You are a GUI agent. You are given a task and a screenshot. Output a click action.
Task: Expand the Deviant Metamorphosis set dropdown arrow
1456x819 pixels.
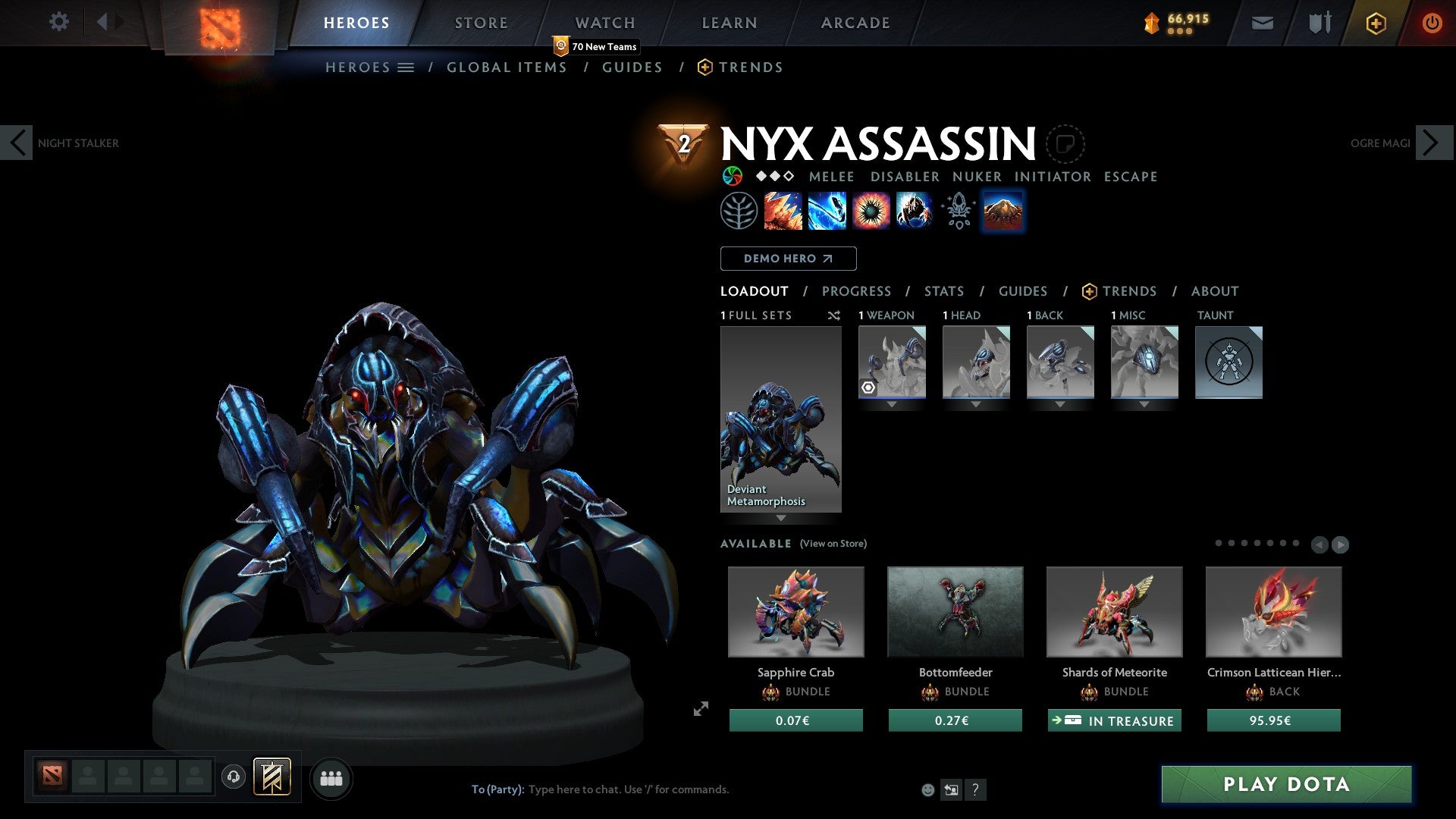(781, 519)
